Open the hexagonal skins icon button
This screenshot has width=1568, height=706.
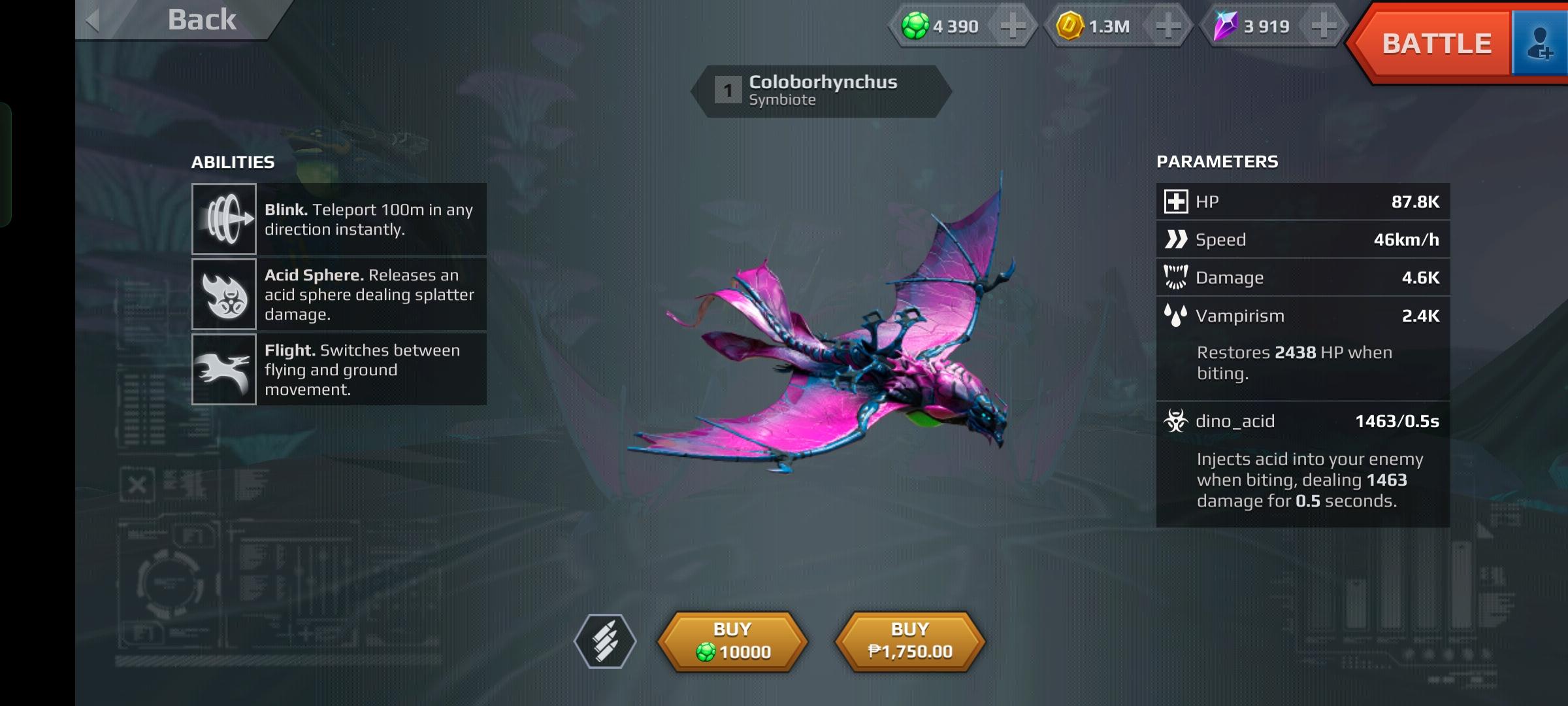coord(605,641)
